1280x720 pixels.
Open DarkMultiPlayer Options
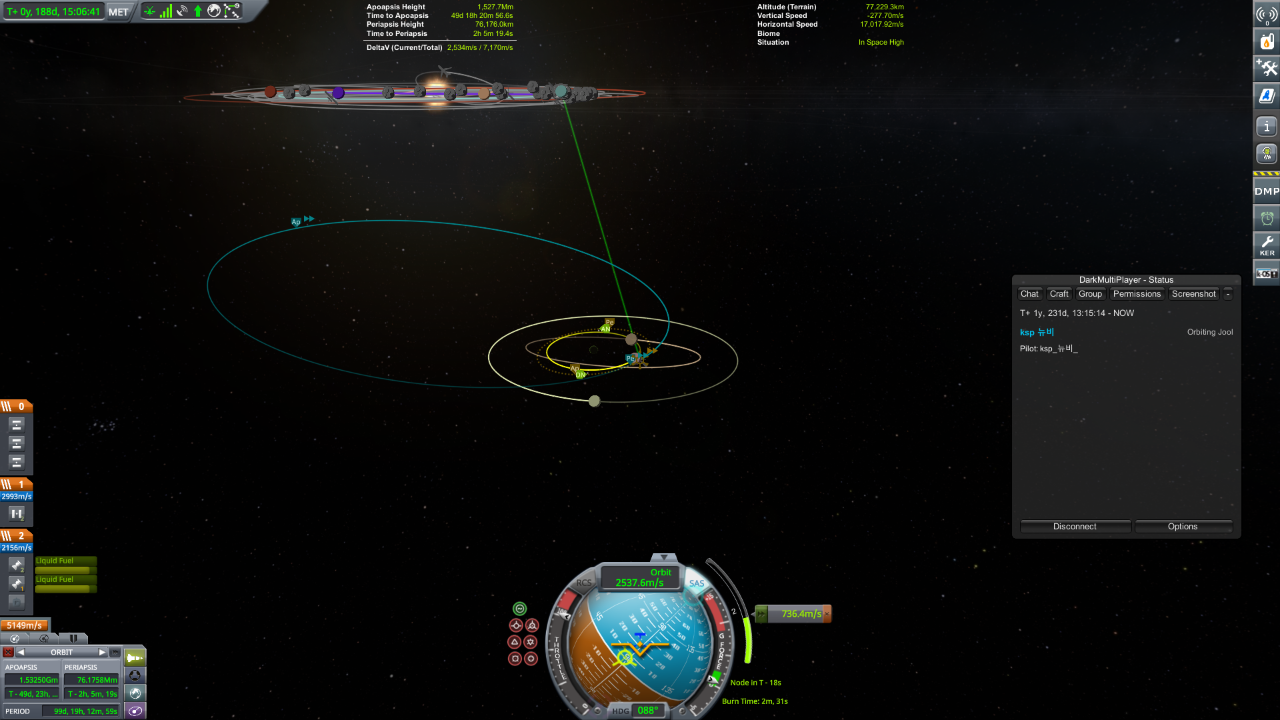pyautogui.click(x=1182, y=526)
